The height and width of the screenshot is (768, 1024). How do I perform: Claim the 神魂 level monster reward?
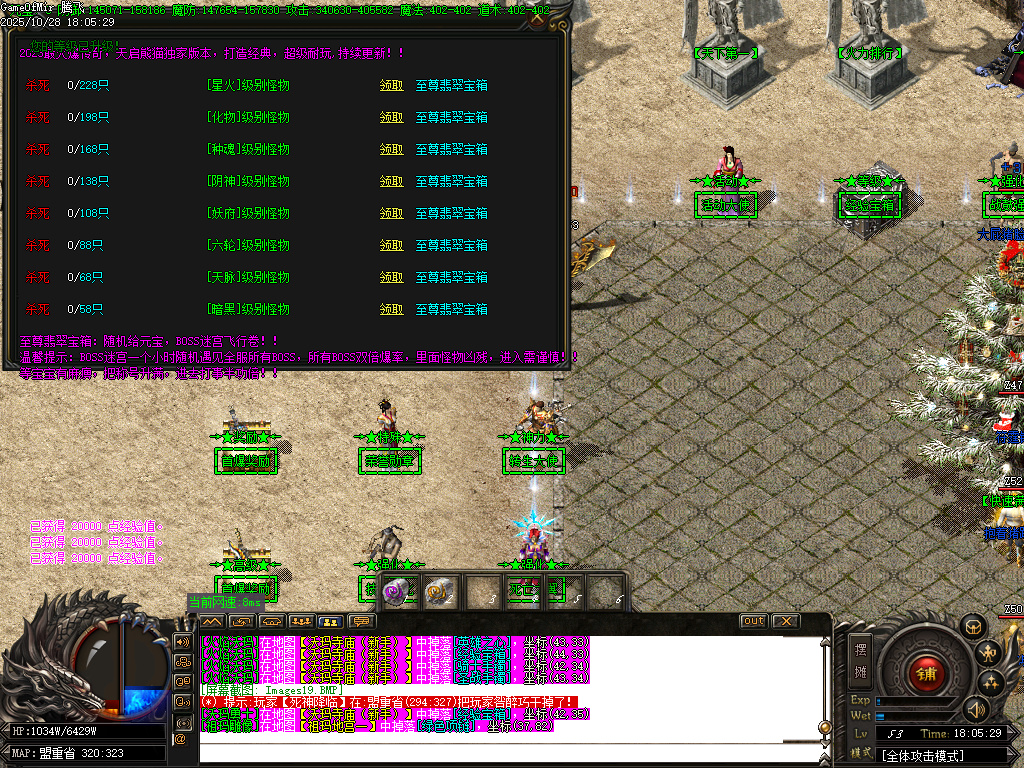[x=391, y=150]
